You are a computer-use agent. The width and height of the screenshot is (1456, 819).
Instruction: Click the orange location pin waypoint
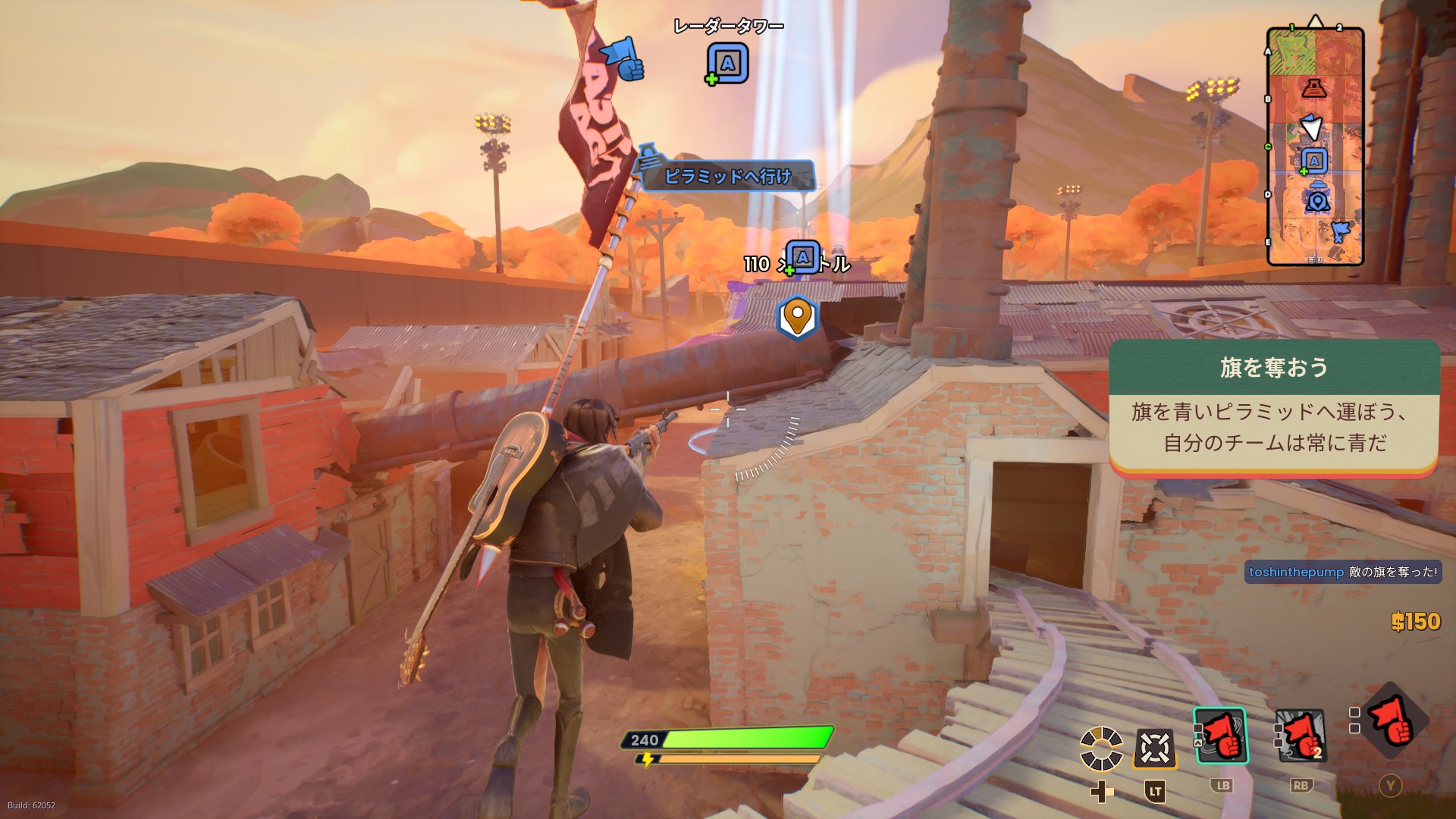[x=797, y=317]
